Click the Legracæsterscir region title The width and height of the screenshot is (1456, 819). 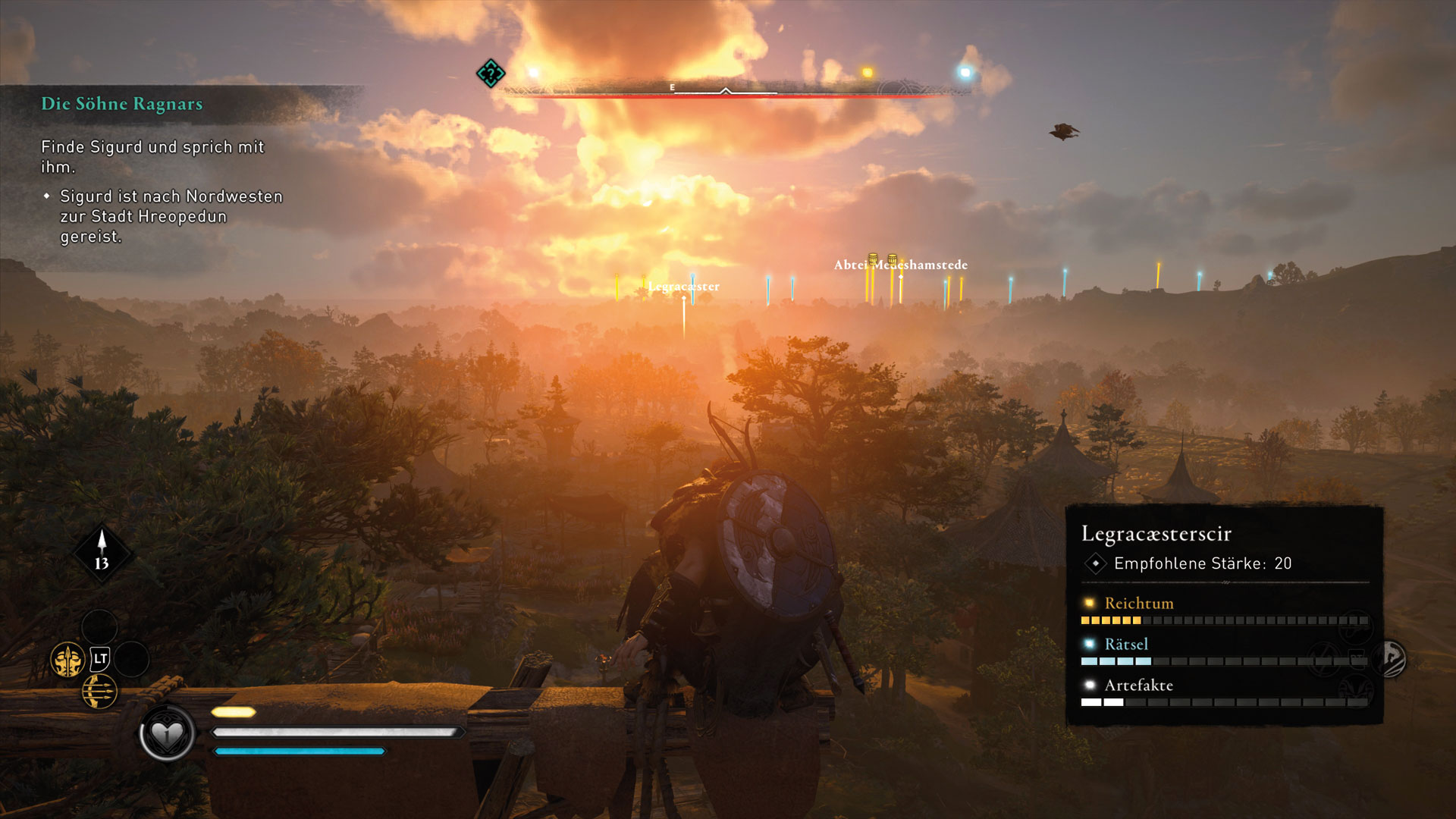pos(1156,534)
